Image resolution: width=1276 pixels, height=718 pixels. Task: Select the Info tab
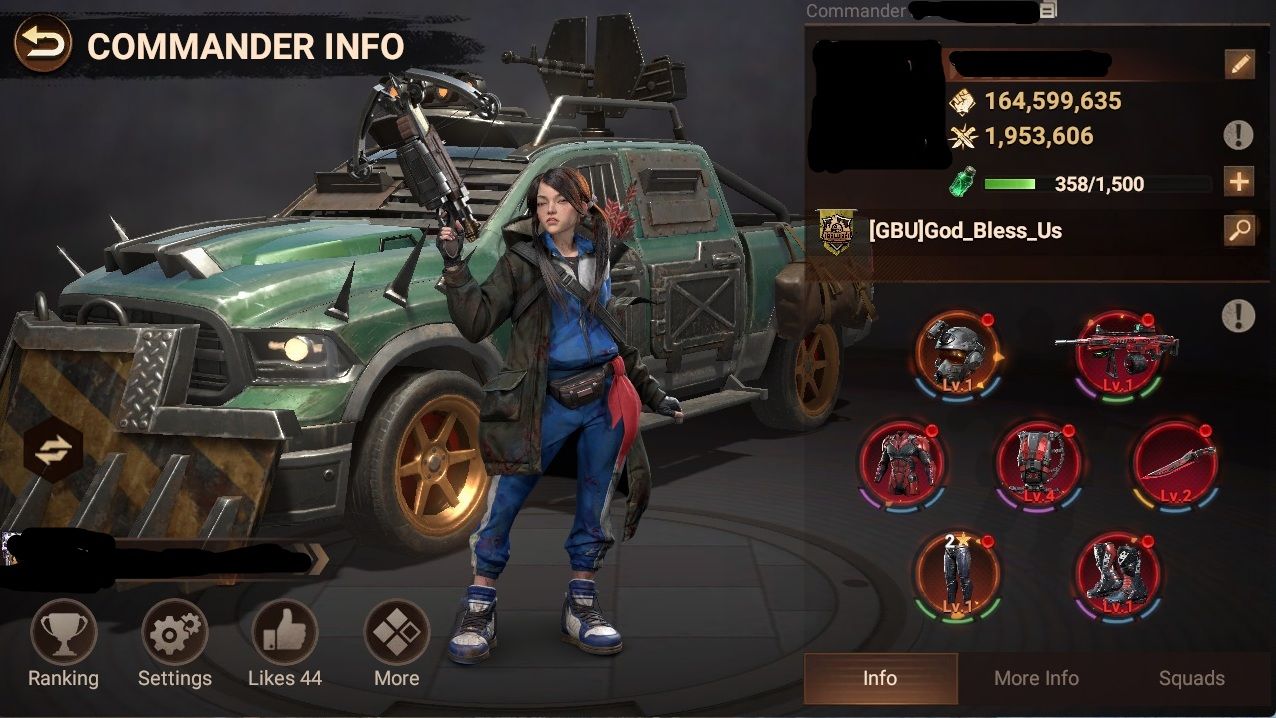(880, 678)
